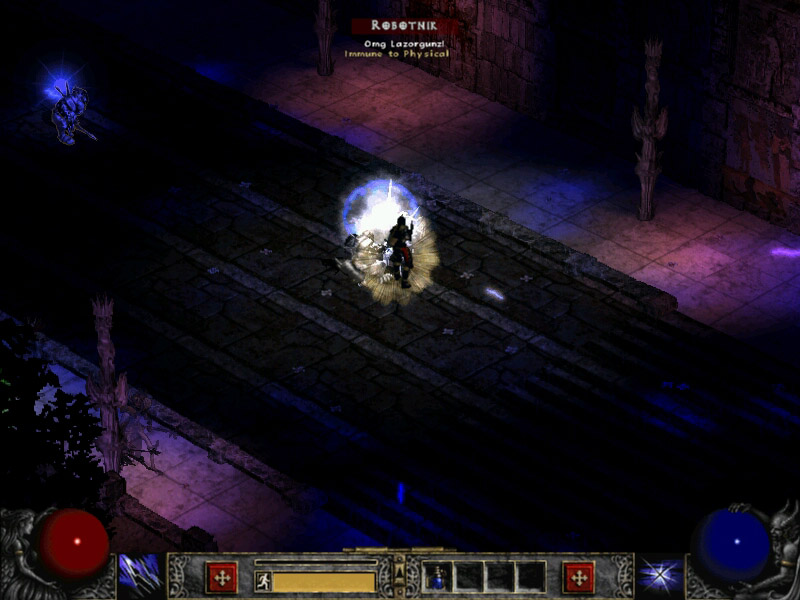Toggle the run/walk button
The image size is (800, 600).
tap(263, 581)
